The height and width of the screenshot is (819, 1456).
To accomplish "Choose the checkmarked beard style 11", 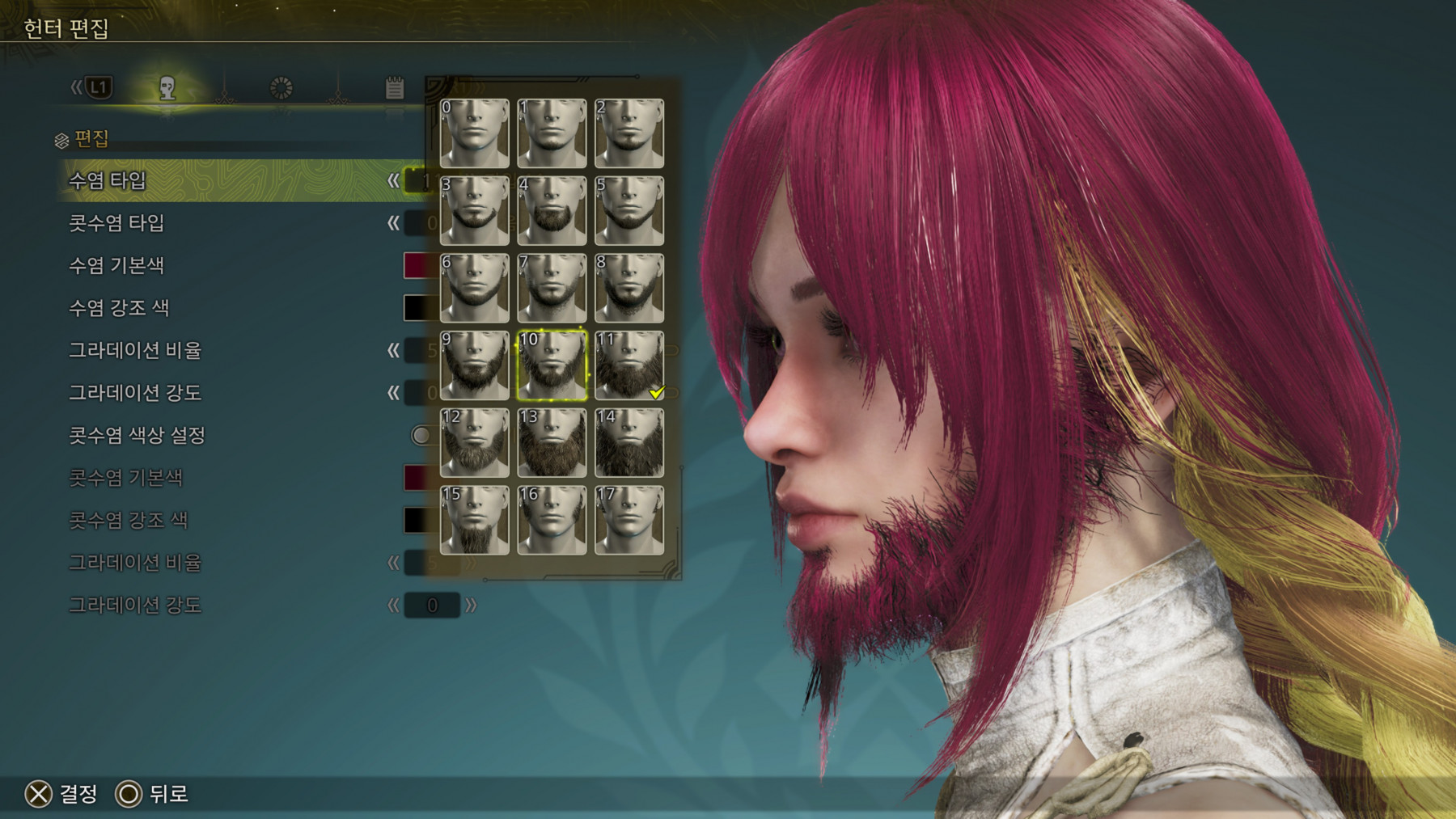I will pos(629,365).
